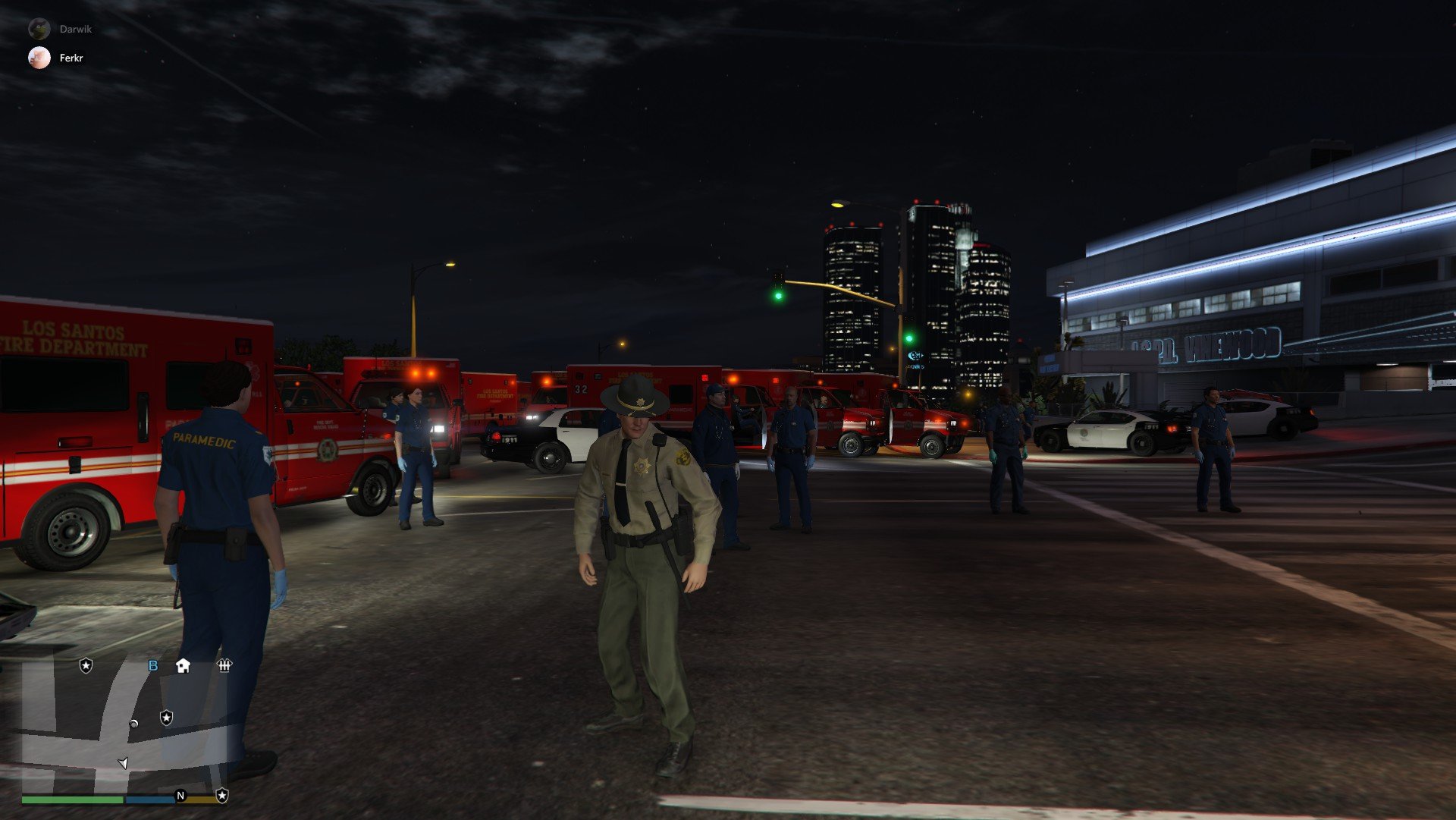
Task: Click the minimap's blue B marker
Action: coord(153,666)
